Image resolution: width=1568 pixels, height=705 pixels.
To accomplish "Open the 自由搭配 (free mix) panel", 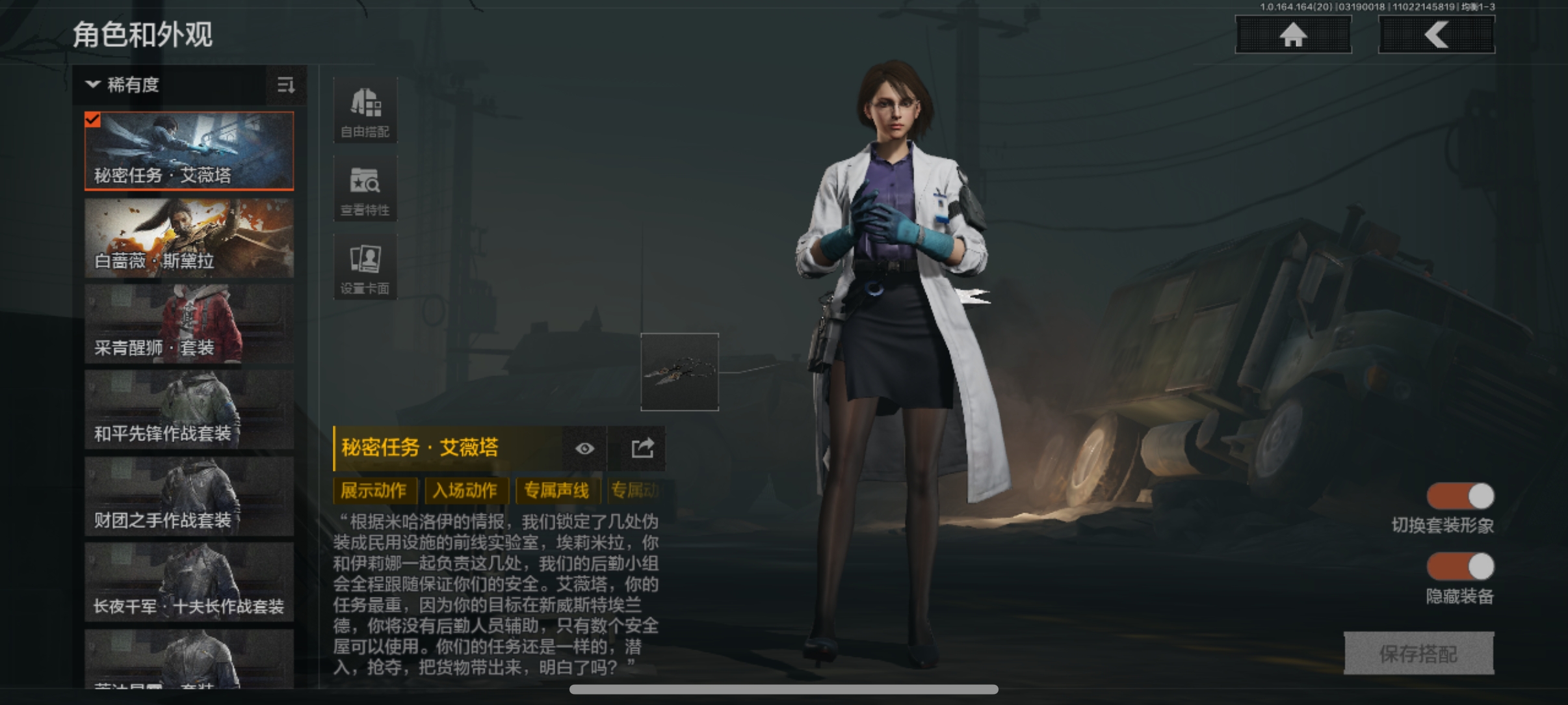I will pos(365,109).
